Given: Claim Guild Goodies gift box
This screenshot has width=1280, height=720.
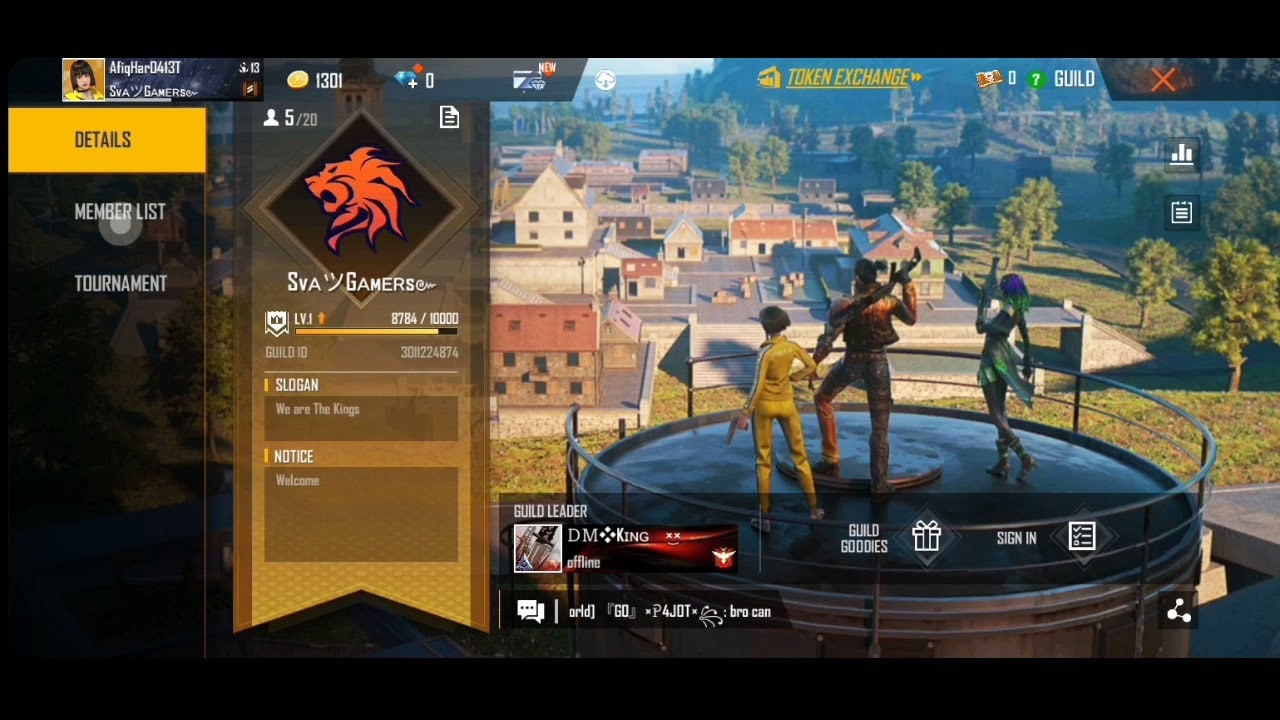Looking at the screenshot, I should point(927,538).
